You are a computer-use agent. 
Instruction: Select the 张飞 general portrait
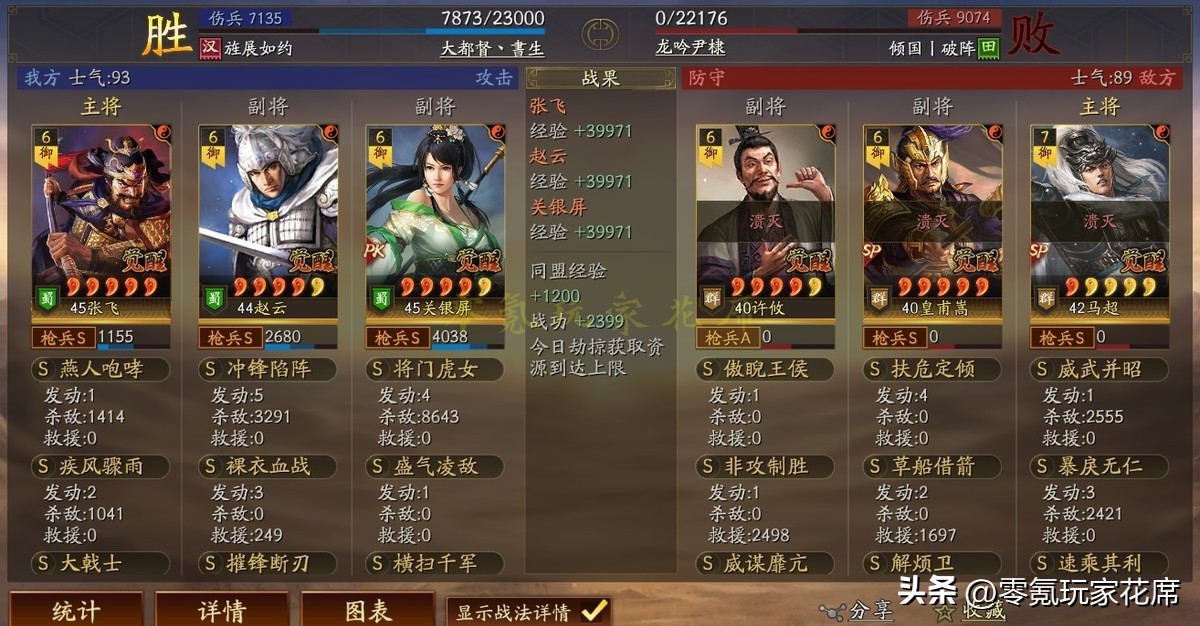tap(101, 220)
